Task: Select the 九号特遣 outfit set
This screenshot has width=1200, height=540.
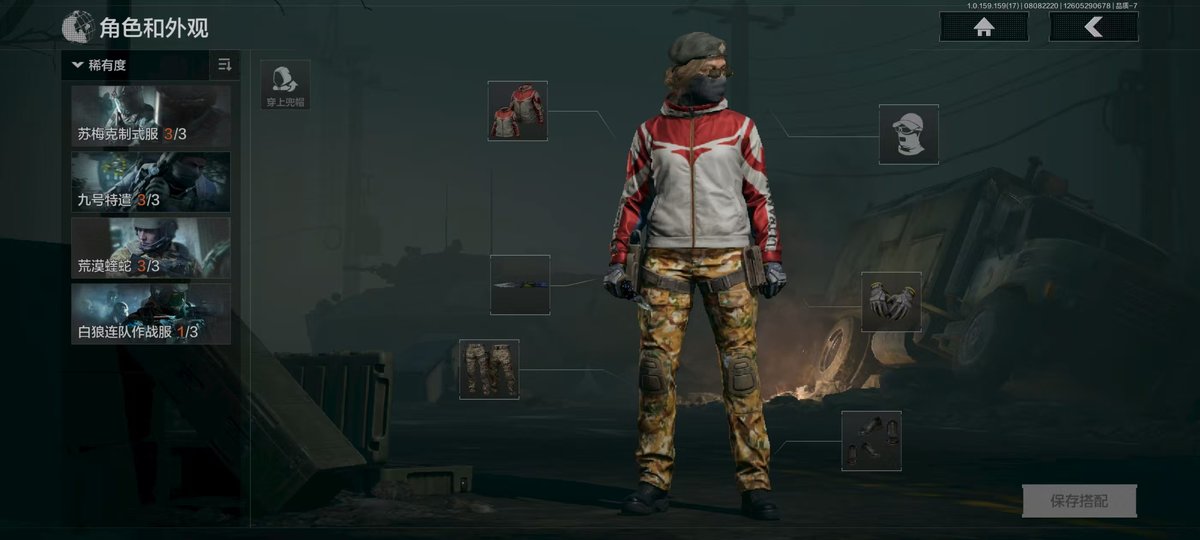Action: 151,182
